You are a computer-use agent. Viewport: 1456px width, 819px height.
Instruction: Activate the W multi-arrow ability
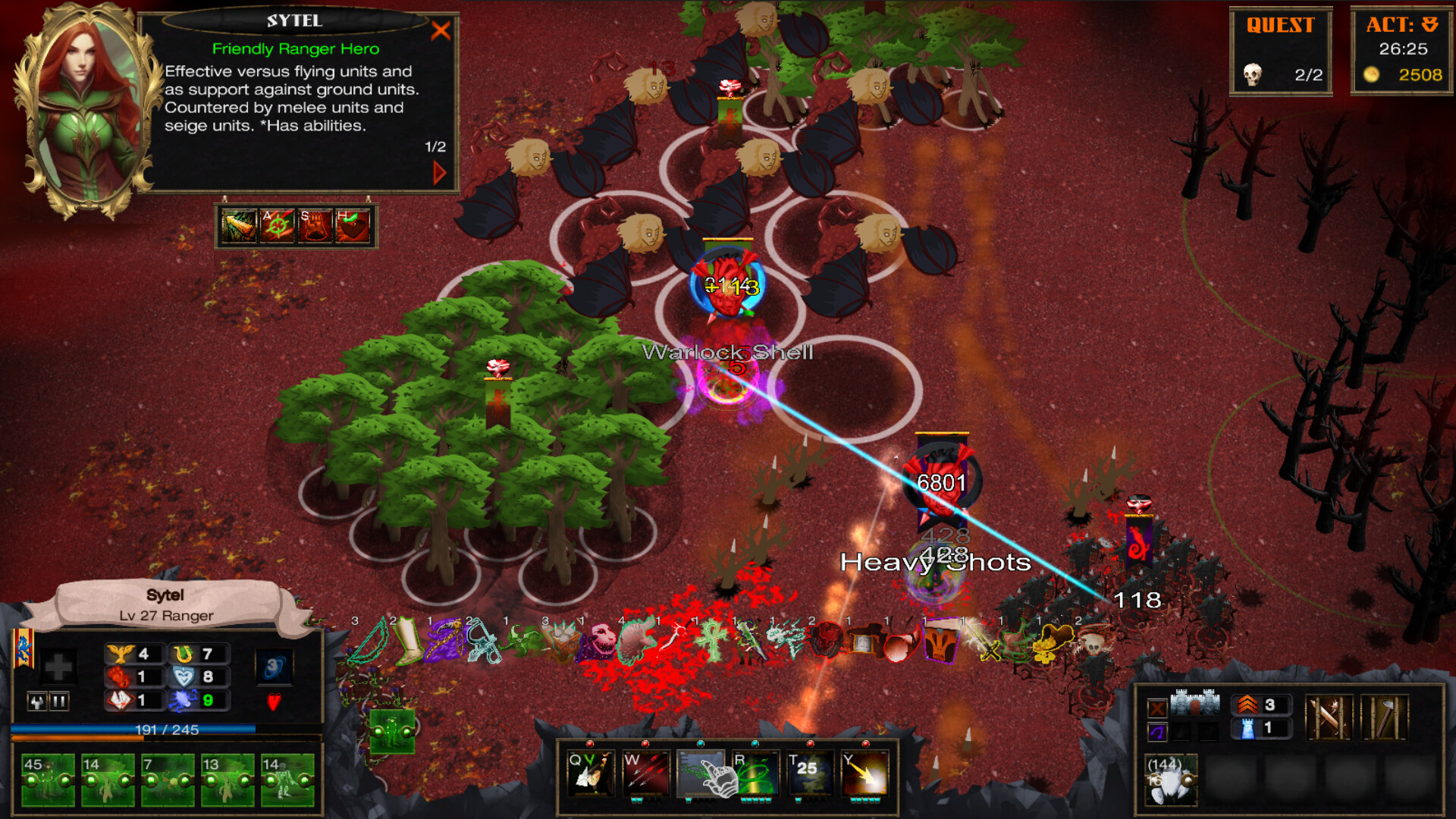click(646, 773)
